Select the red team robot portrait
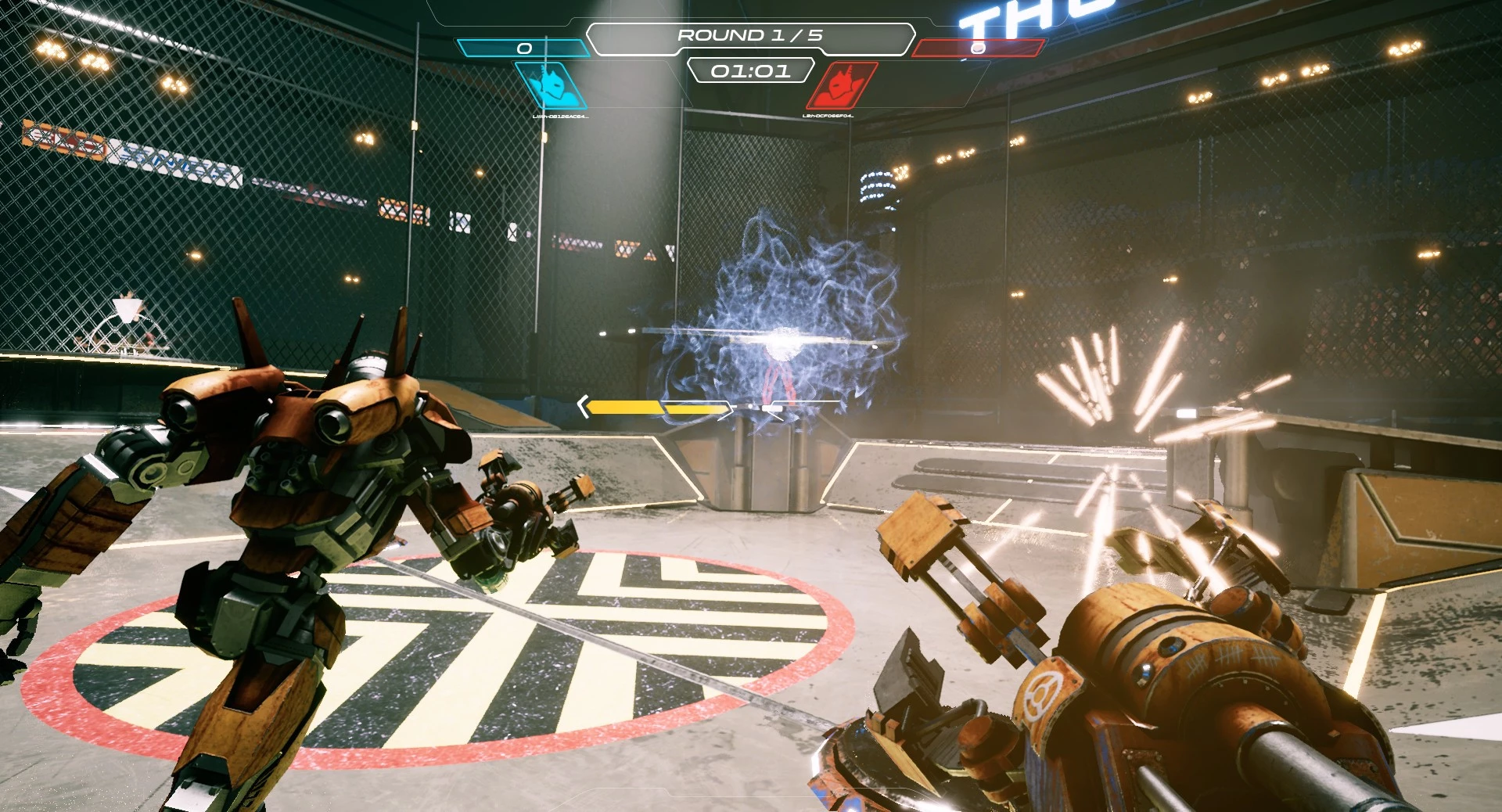The image size is (1502, 812). click(841, 86)
